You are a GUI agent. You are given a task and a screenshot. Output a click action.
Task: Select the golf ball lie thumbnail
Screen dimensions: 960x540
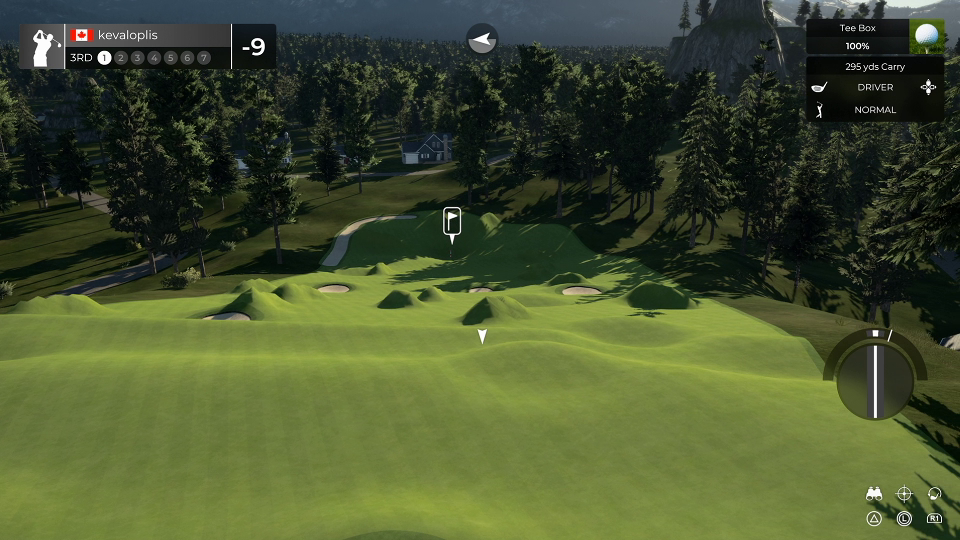(x=927, y=37)
